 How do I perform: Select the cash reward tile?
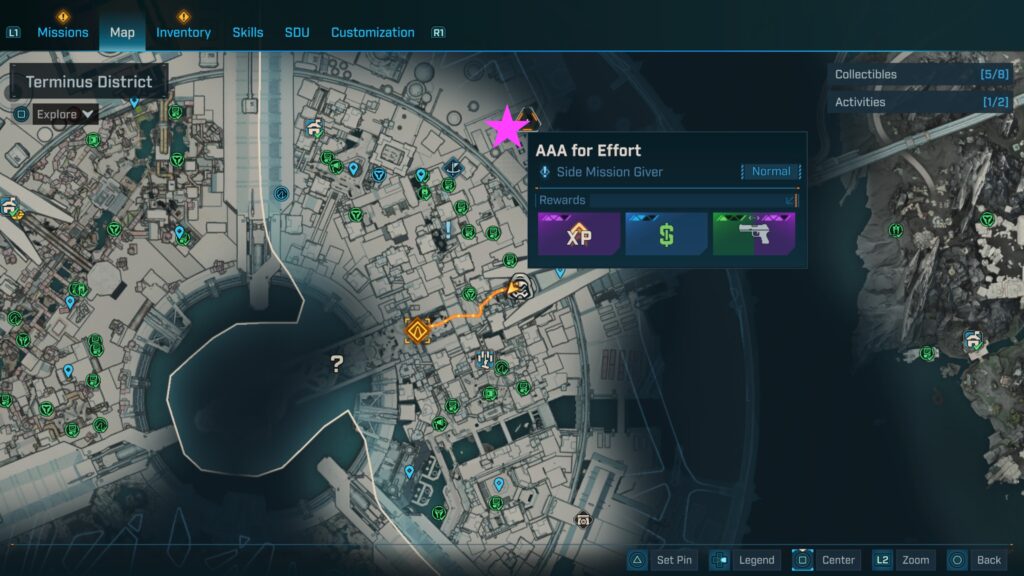pos(666,235)
